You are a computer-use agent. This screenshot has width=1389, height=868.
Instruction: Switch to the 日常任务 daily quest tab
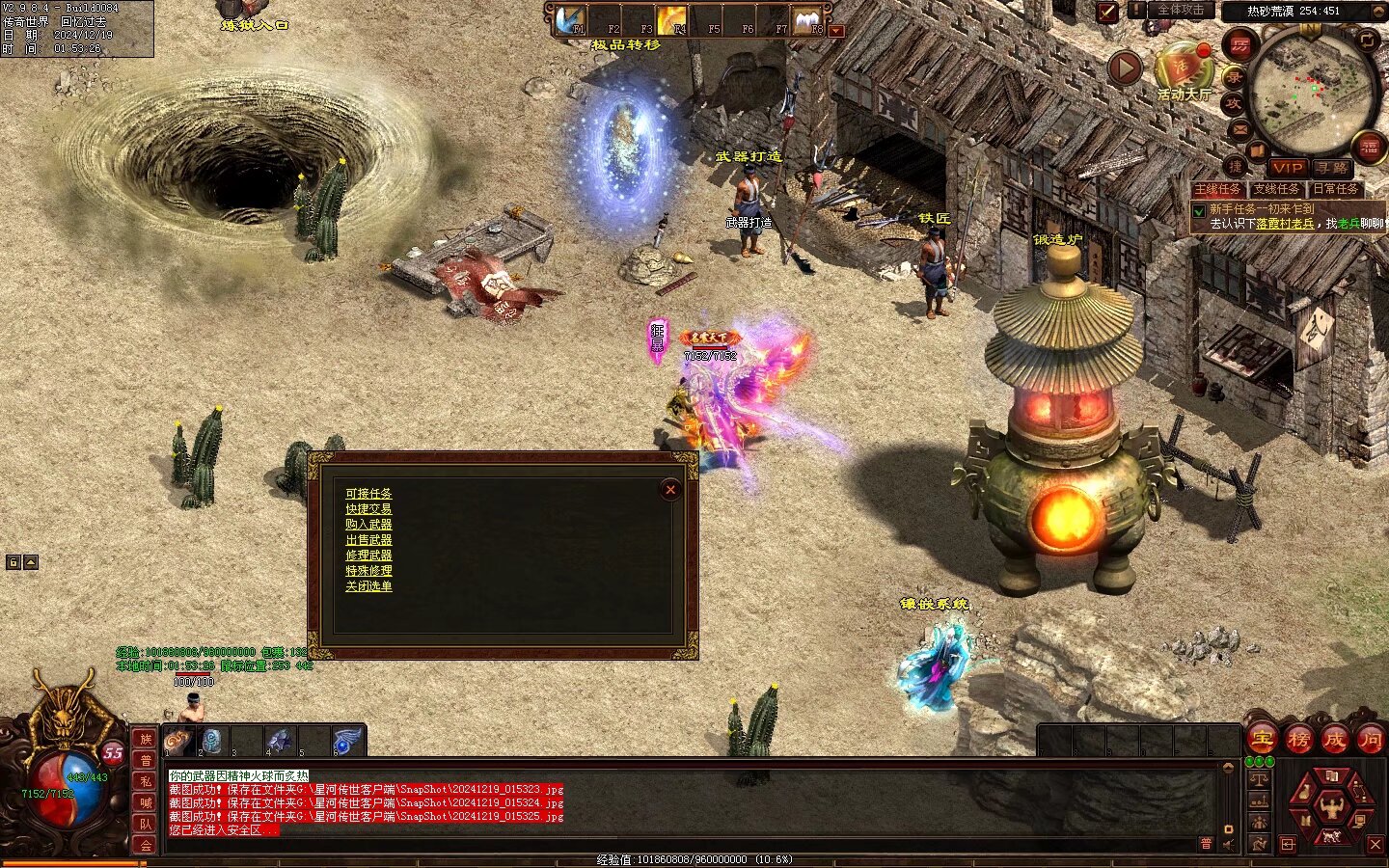1336,189
